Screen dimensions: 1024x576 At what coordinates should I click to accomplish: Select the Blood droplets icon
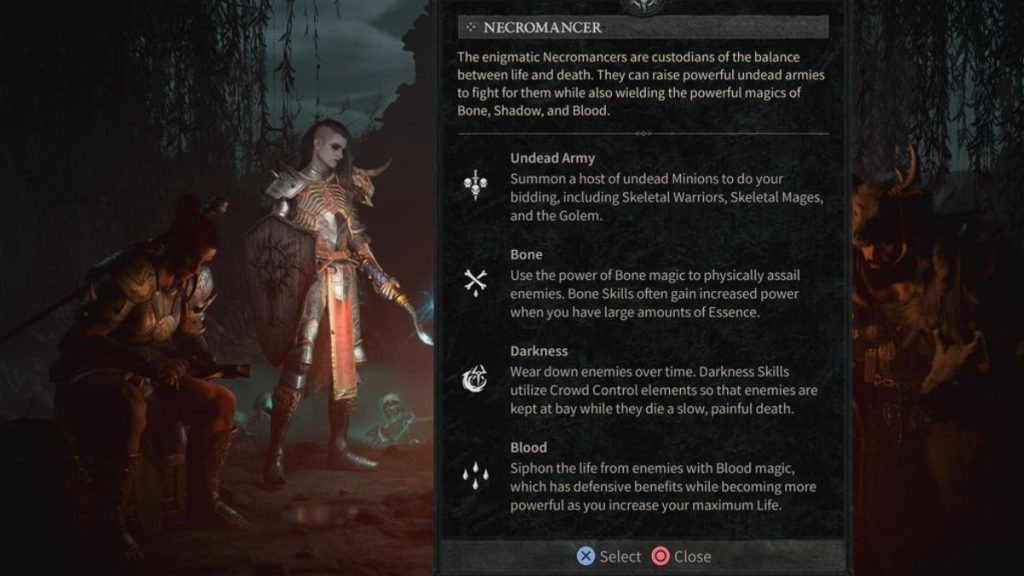tap(475, 476)
